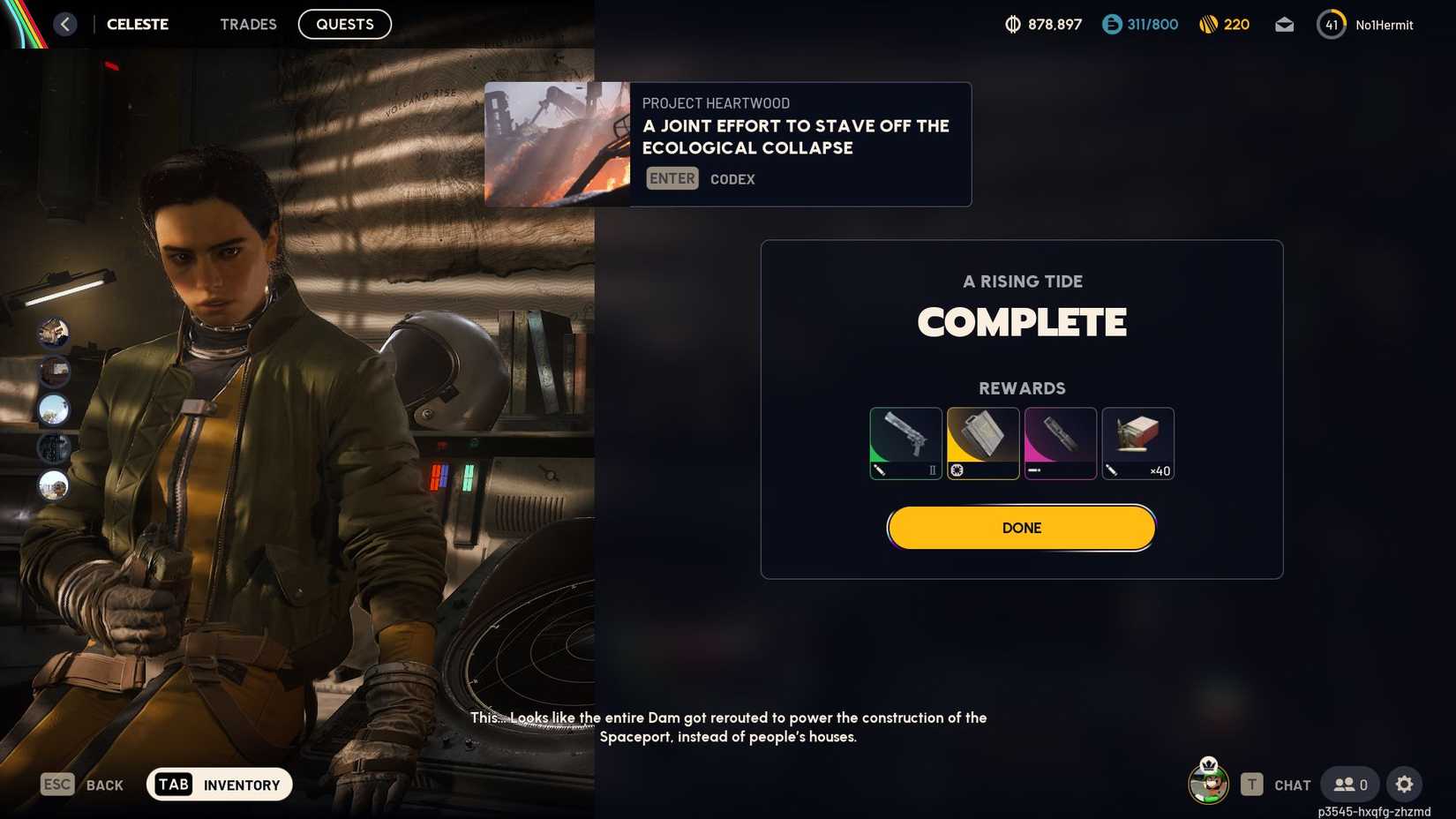Open the settings gear in bottom right

tap(1404, 784)
